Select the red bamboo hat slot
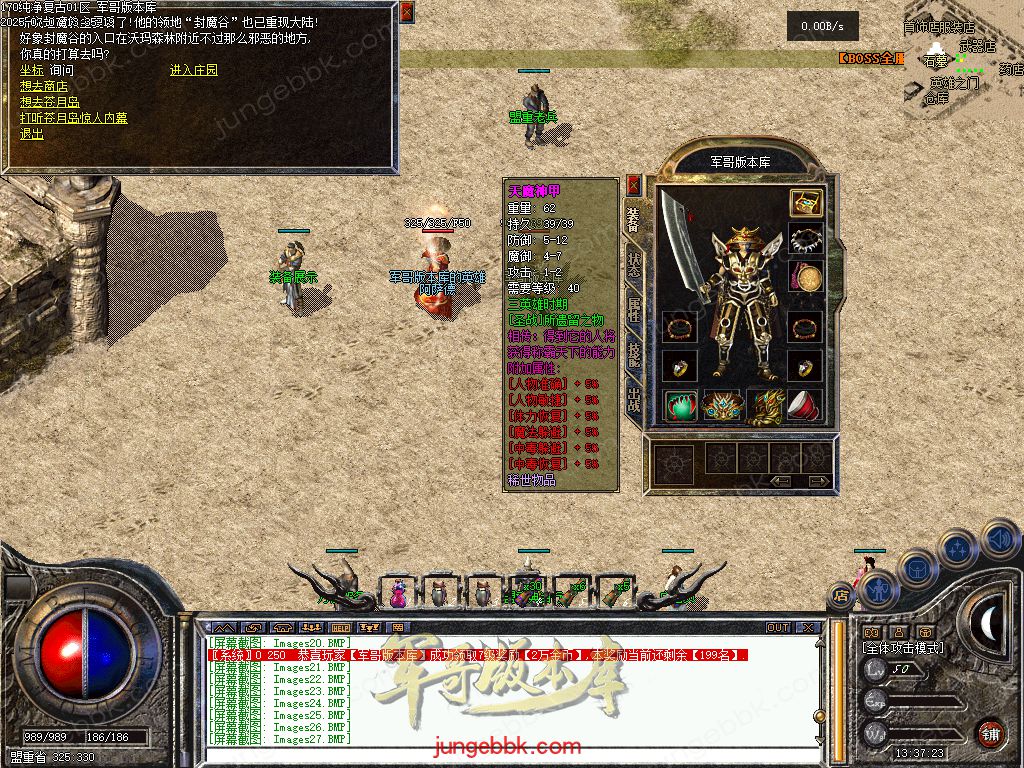The width and height of the screenshot is (1024, 768). tap(805, 405)
